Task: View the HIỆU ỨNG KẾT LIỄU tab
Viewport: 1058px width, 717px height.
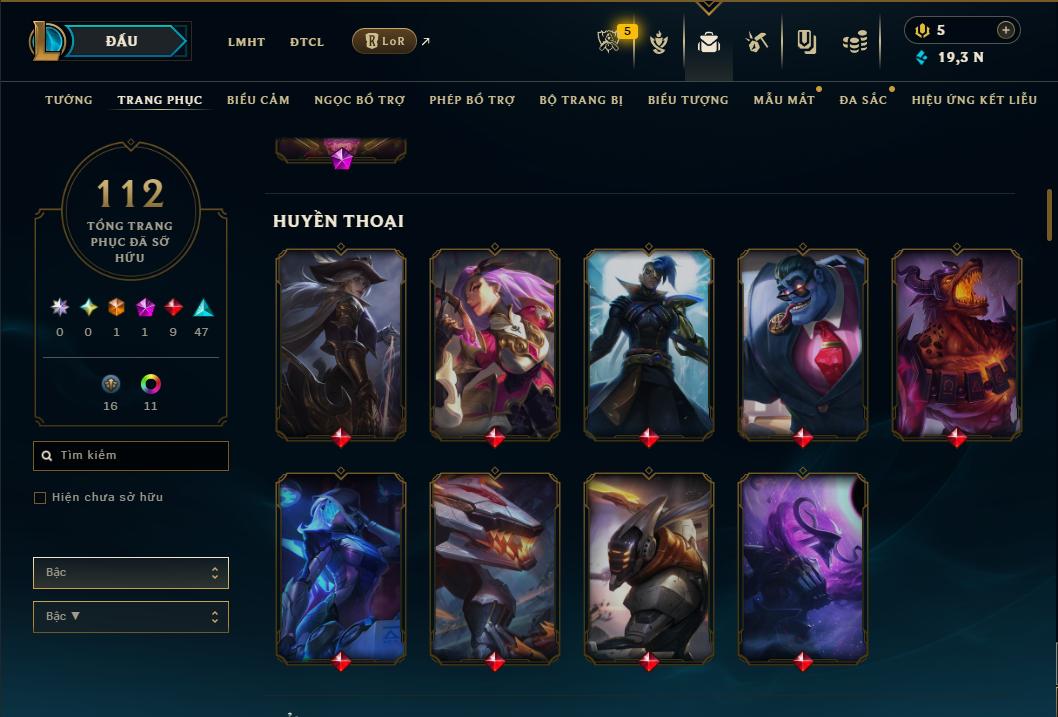Action: [974, 100]
